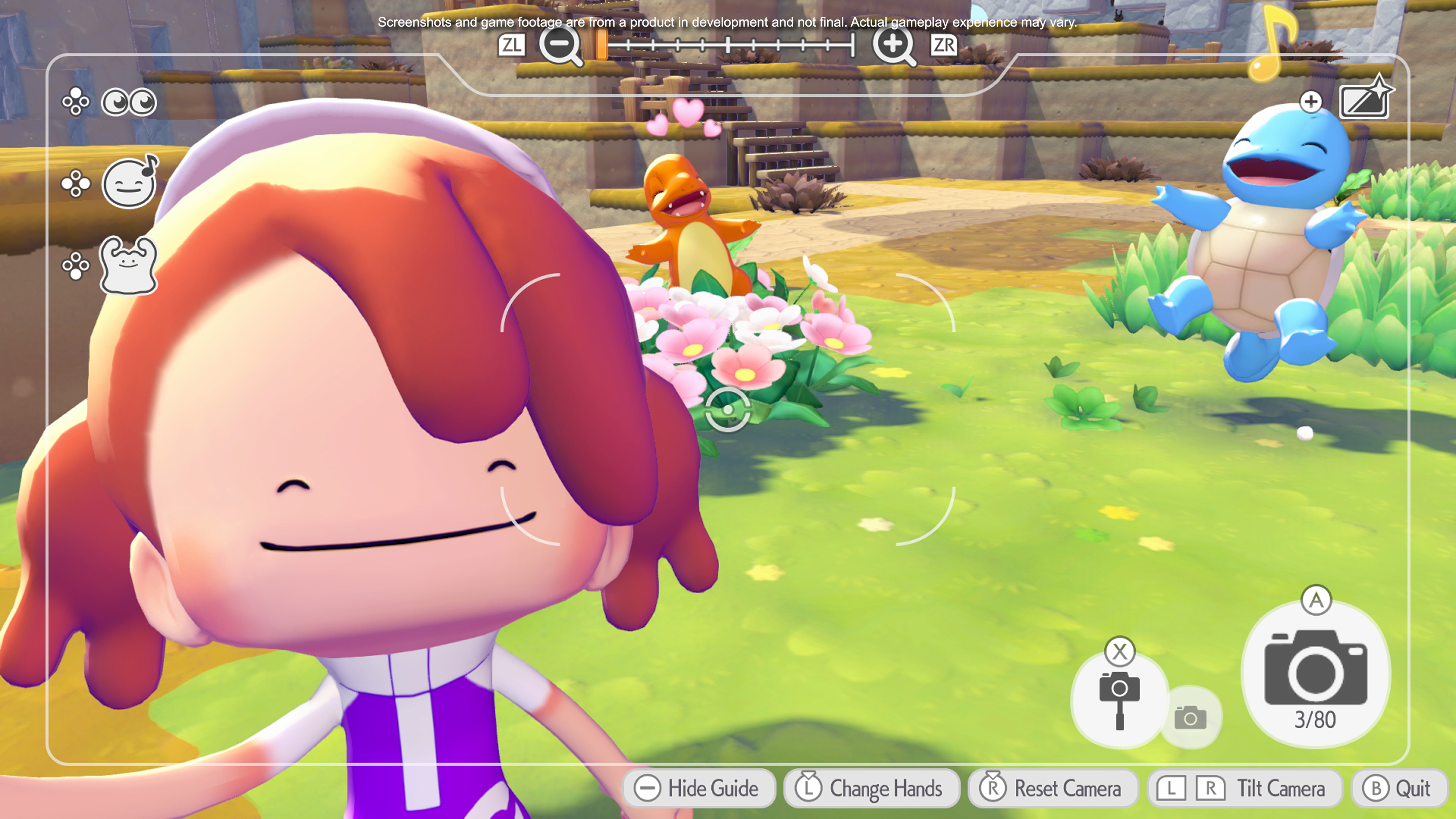Reset the camera view
Screen dimensions: 1456x819
1053,789
